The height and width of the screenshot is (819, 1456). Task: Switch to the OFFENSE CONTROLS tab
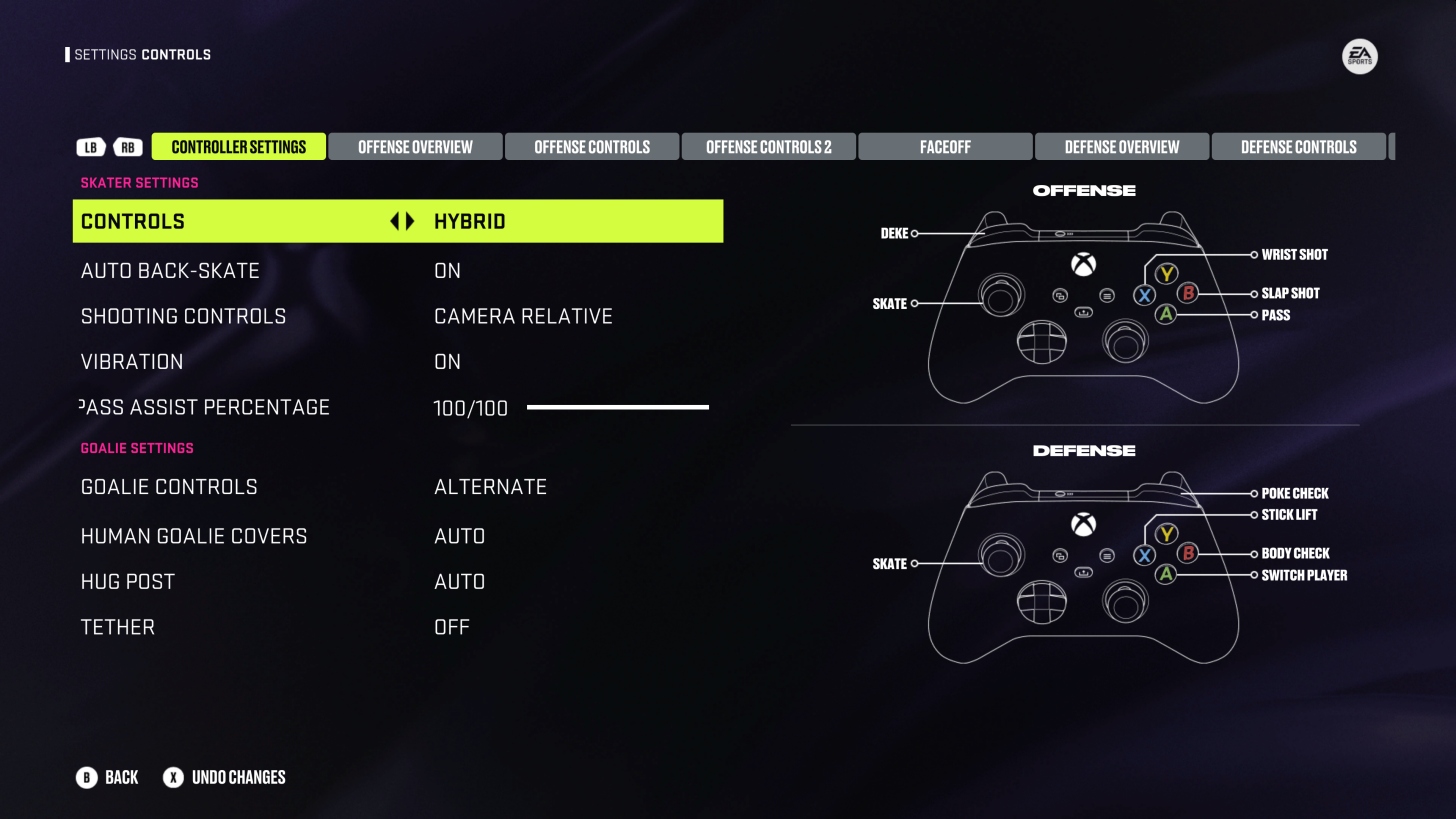592,146
